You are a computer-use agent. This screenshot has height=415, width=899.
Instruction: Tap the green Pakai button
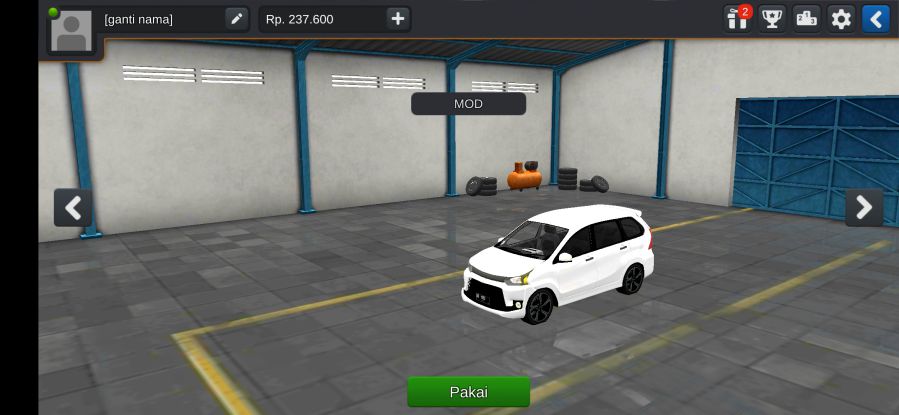click(468, 391)
